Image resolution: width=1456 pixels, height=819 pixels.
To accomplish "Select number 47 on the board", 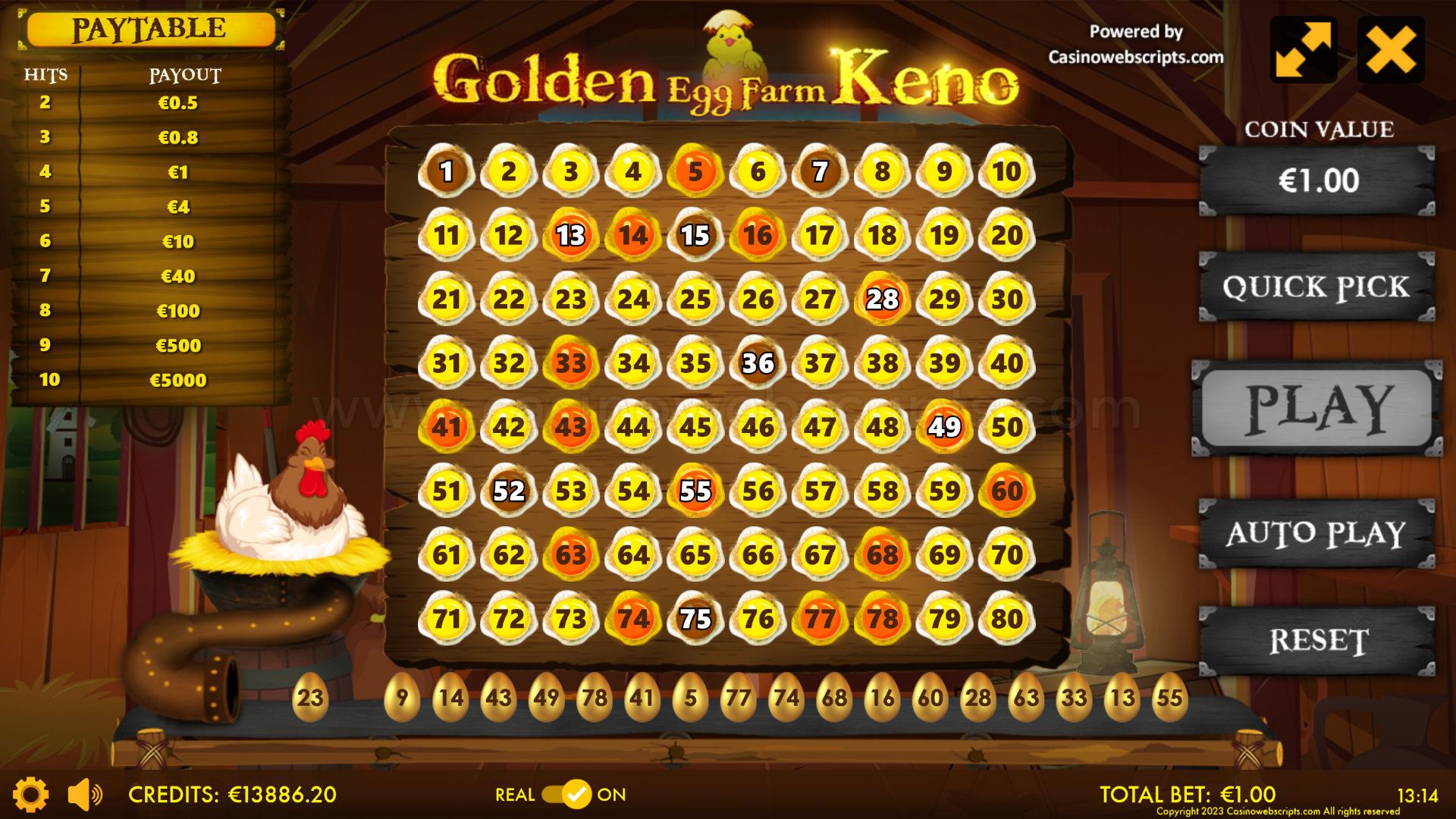I will pyautogui.click(x=820, y=427).
